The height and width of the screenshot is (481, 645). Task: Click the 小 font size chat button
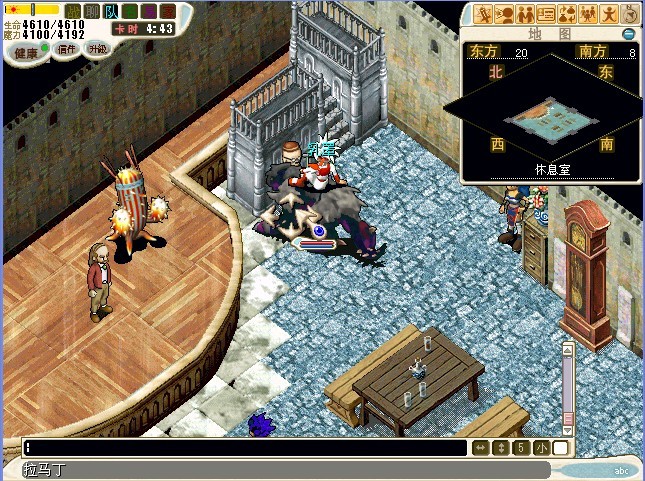coord(541,448)
